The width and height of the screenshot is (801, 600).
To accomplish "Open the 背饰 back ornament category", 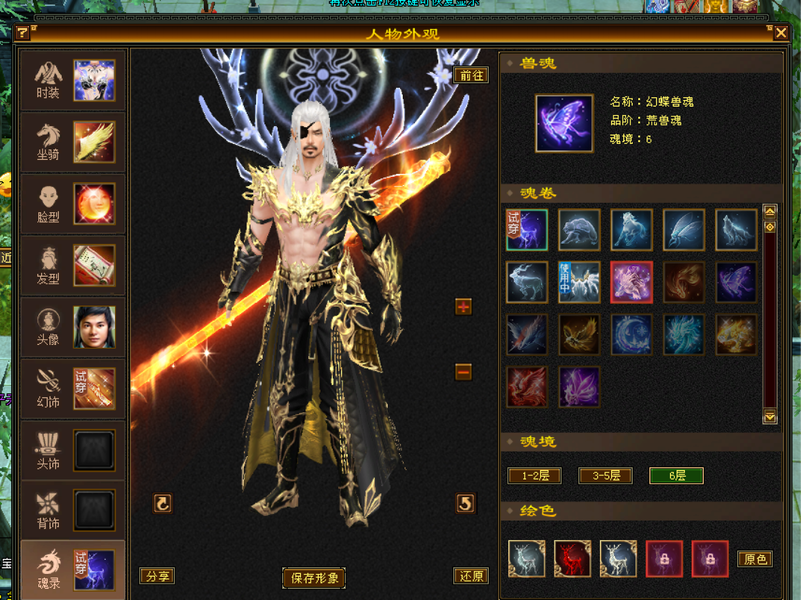I will click(72, 510).
